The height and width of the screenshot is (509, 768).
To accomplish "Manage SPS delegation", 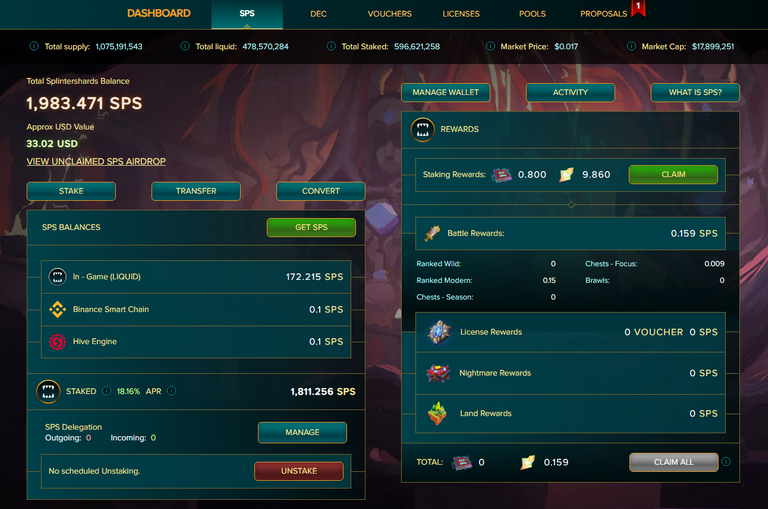I will (302, 432).
